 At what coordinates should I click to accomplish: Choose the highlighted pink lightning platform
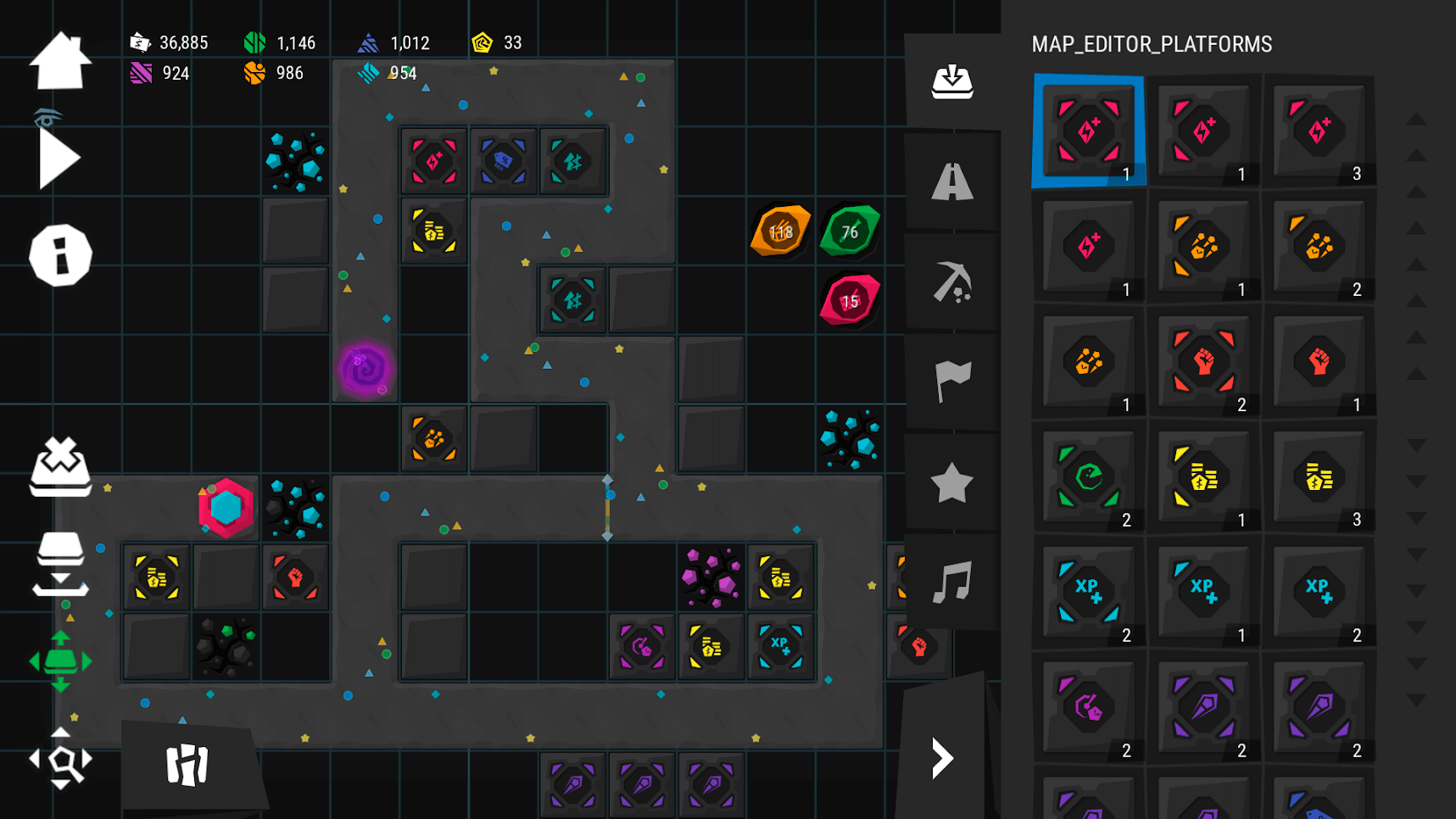click(1089, 131)
